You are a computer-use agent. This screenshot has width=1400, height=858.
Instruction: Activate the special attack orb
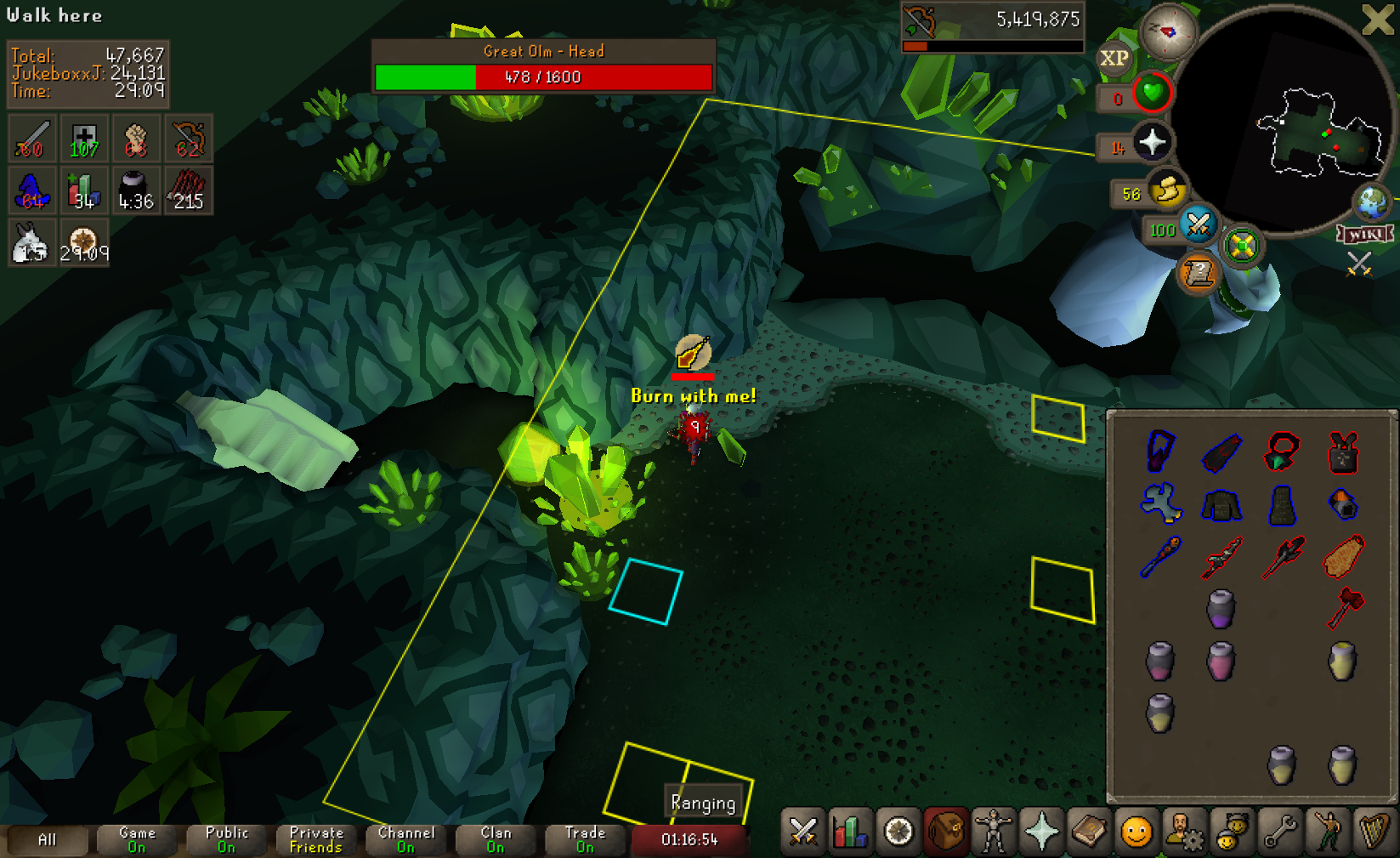pos(1199,224)
